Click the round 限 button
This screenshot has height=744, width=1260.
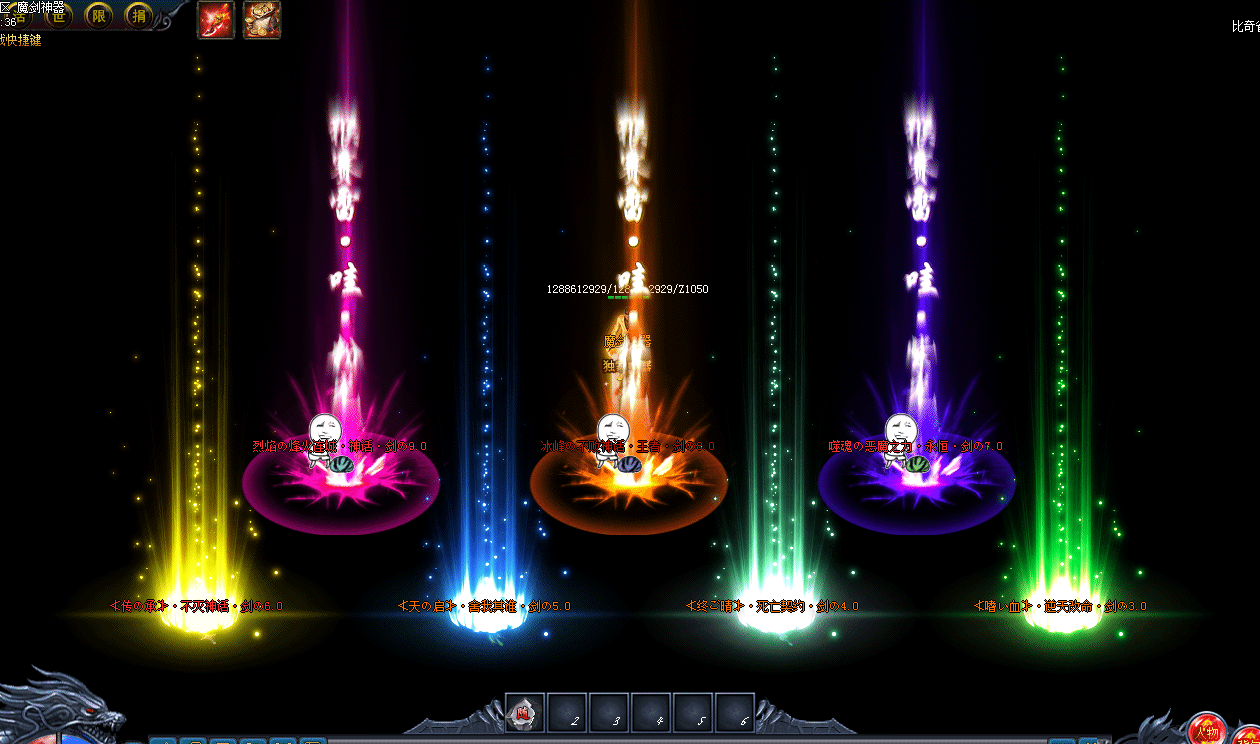99,17
